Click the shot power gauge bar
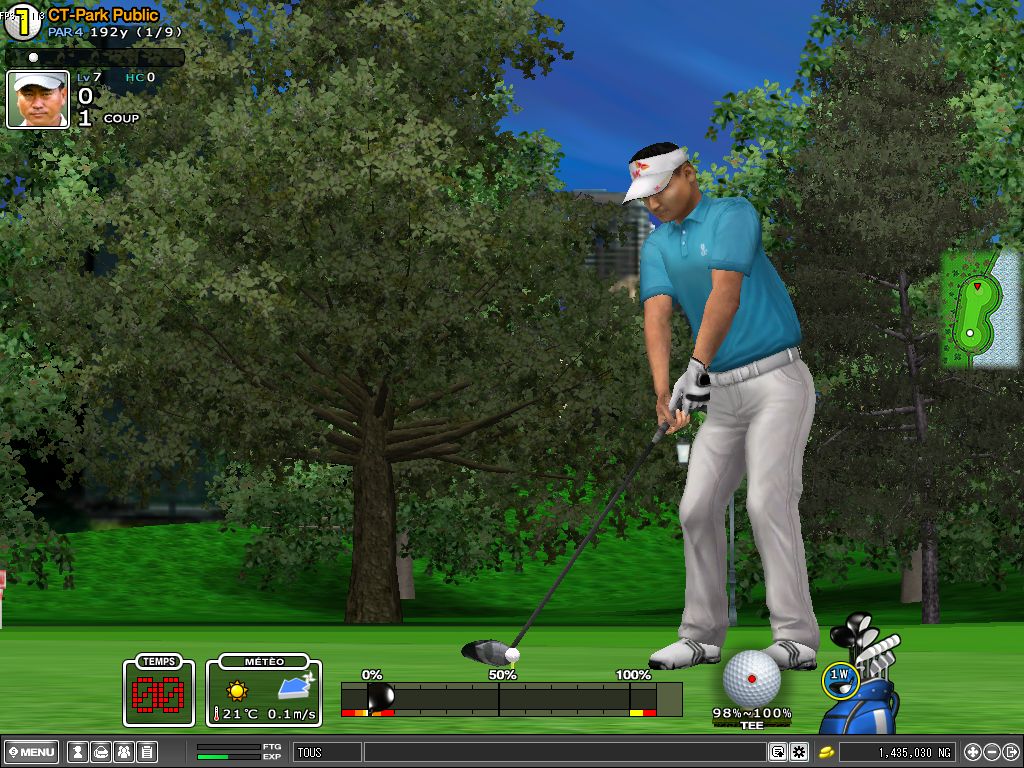 (511, 698)
